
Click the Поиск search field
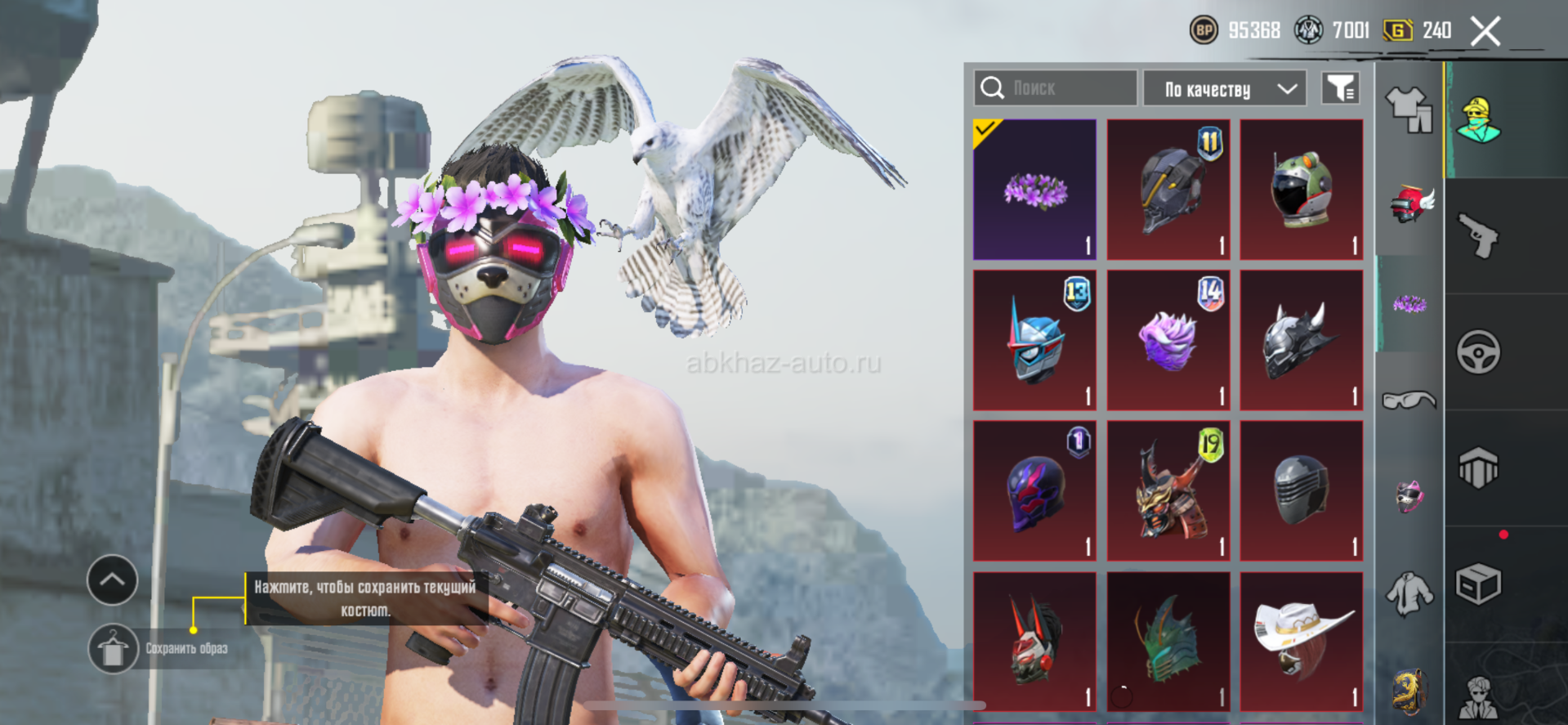point(1055,88)
